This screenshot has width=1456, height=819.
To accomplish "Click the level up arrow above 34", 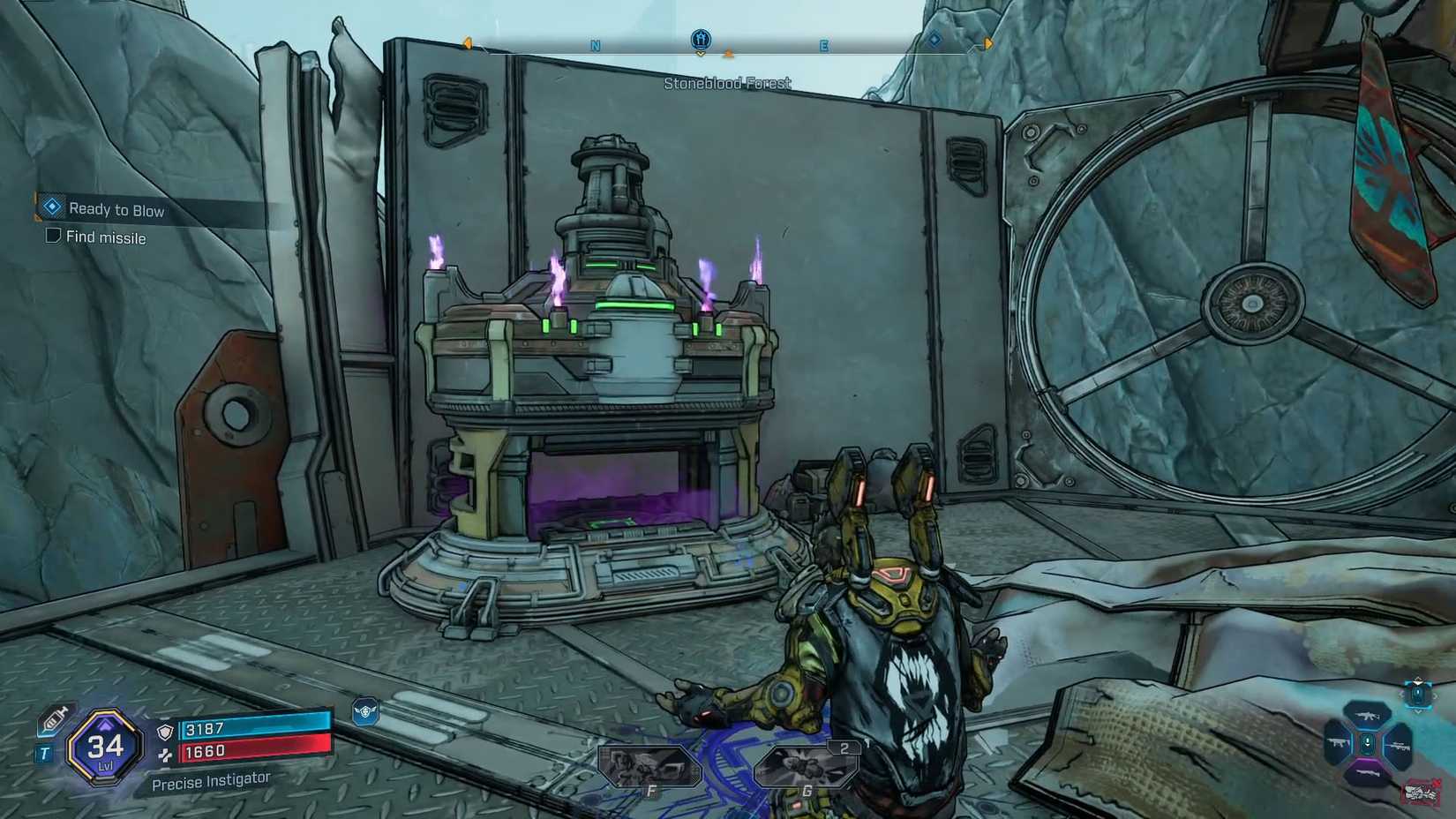I will 105,724.
